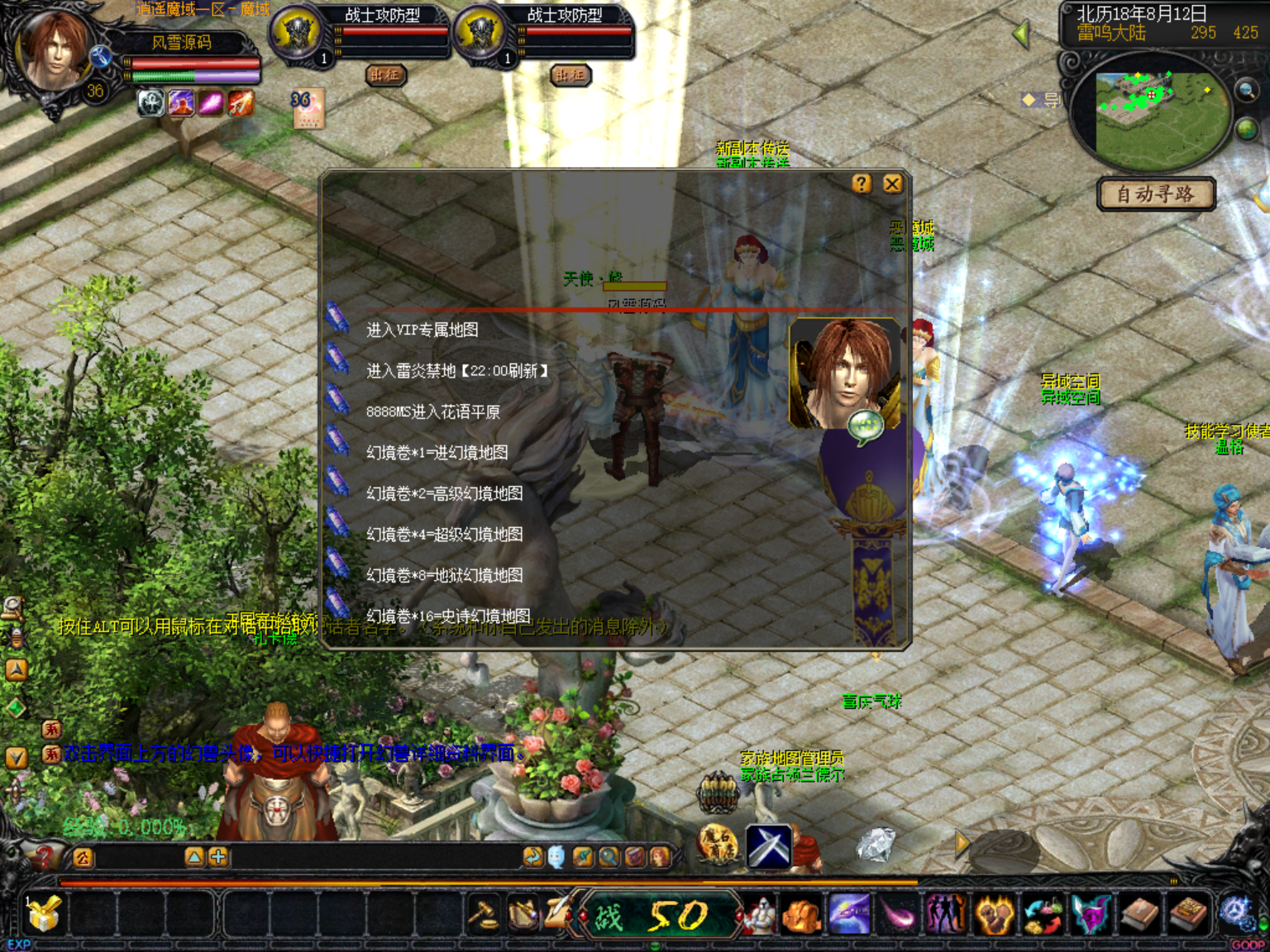Select the yellow gift box hotbar slot
Viewport: 1270px width, 952px height.
pos(44,914)
